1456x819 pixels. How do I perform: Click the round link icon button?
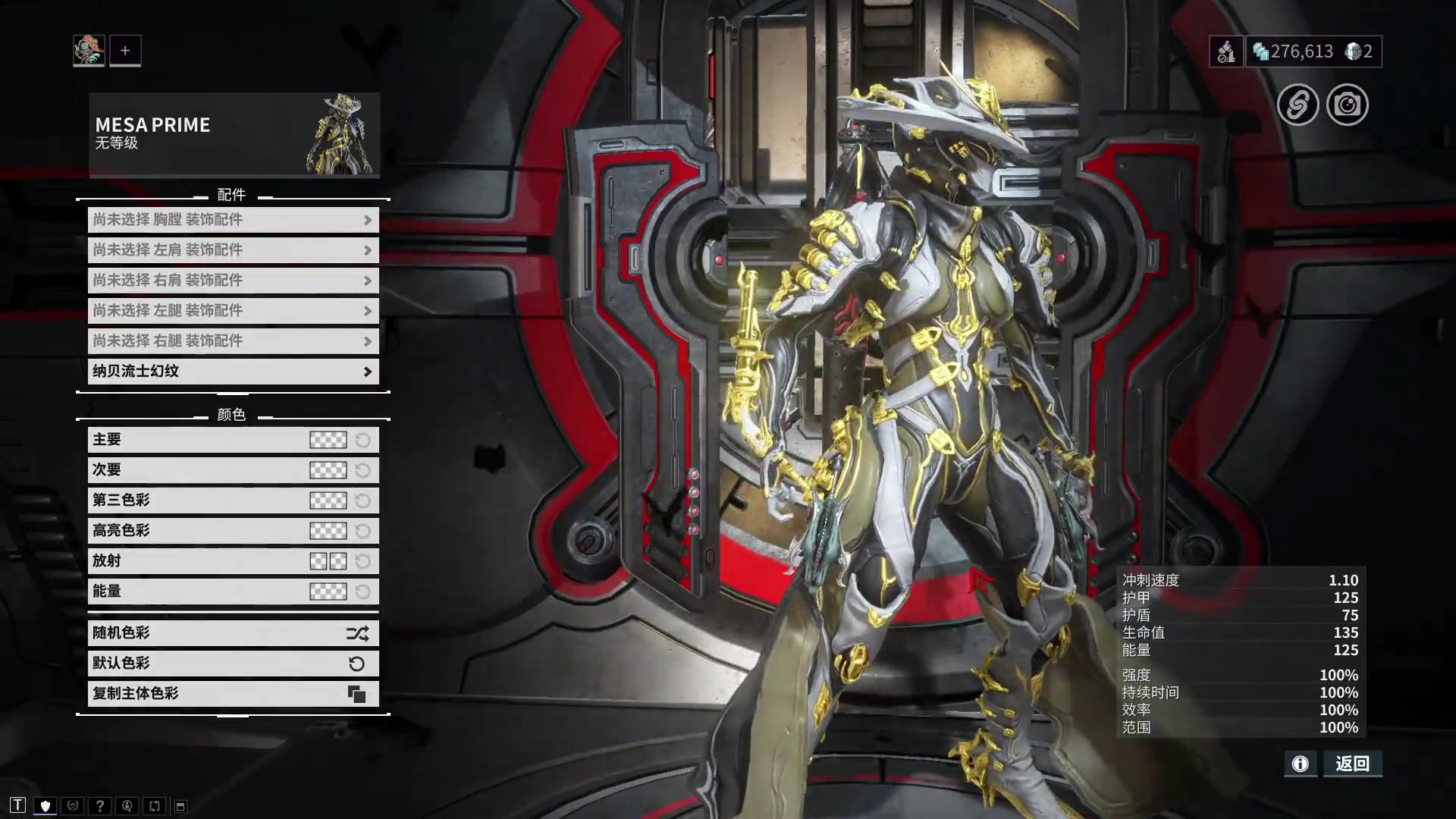pos(1298,105)
